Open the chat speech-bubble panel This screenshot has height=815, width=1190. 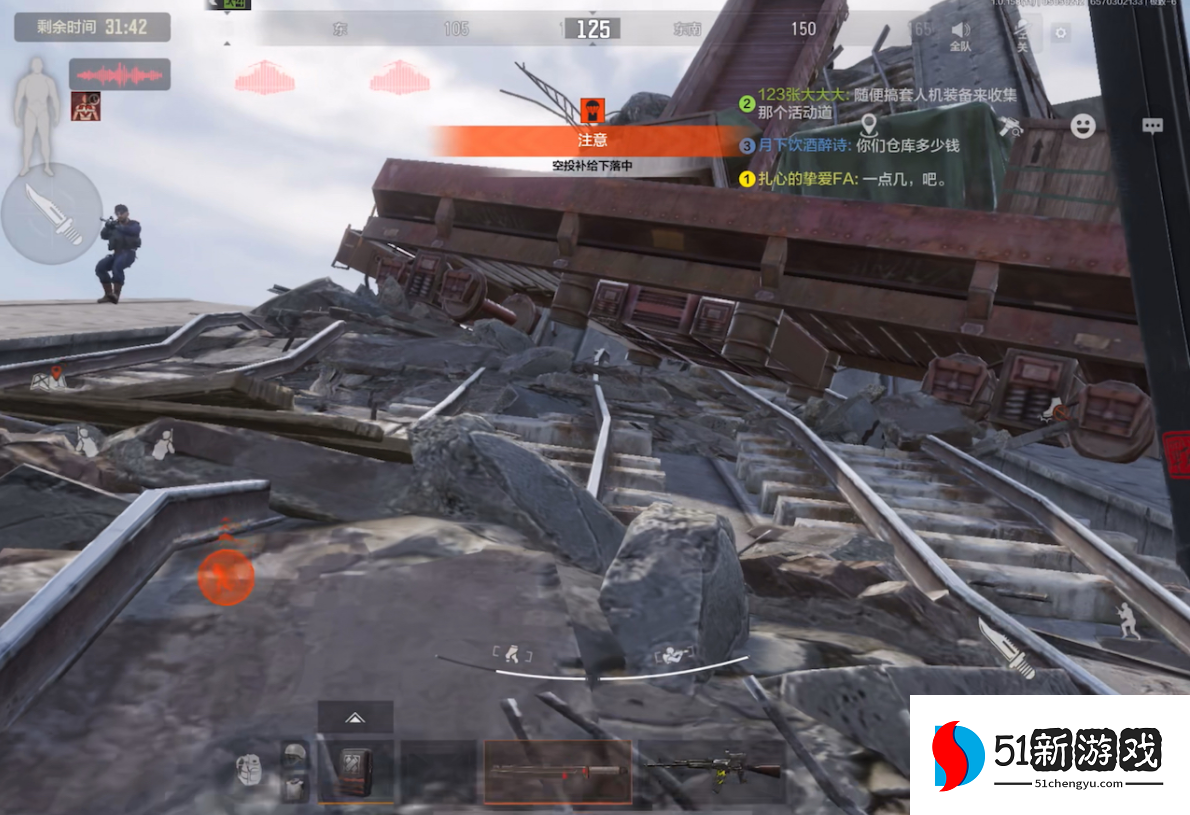[1153, 126]
